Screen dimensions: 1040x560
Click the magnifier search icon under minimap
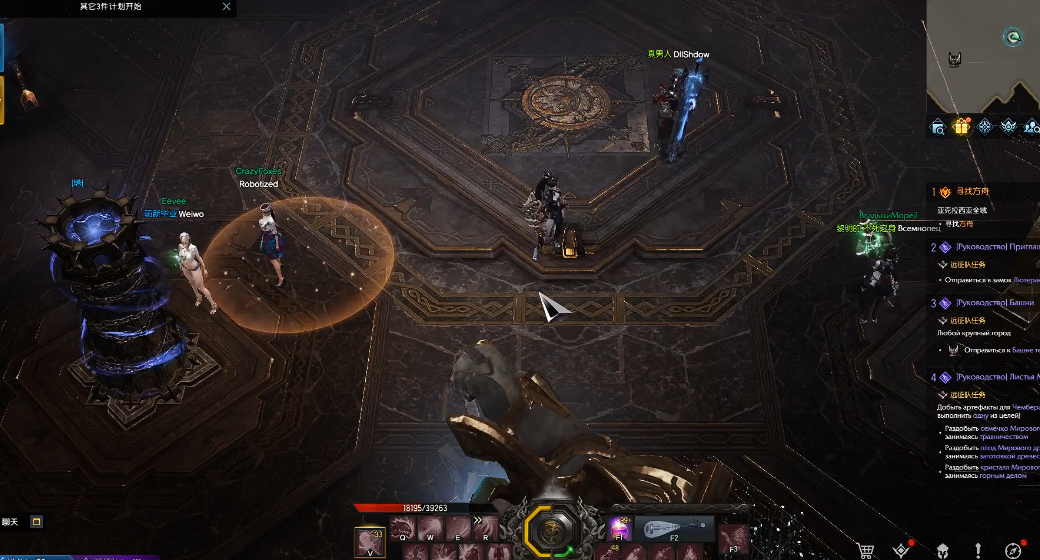[938, 127]
